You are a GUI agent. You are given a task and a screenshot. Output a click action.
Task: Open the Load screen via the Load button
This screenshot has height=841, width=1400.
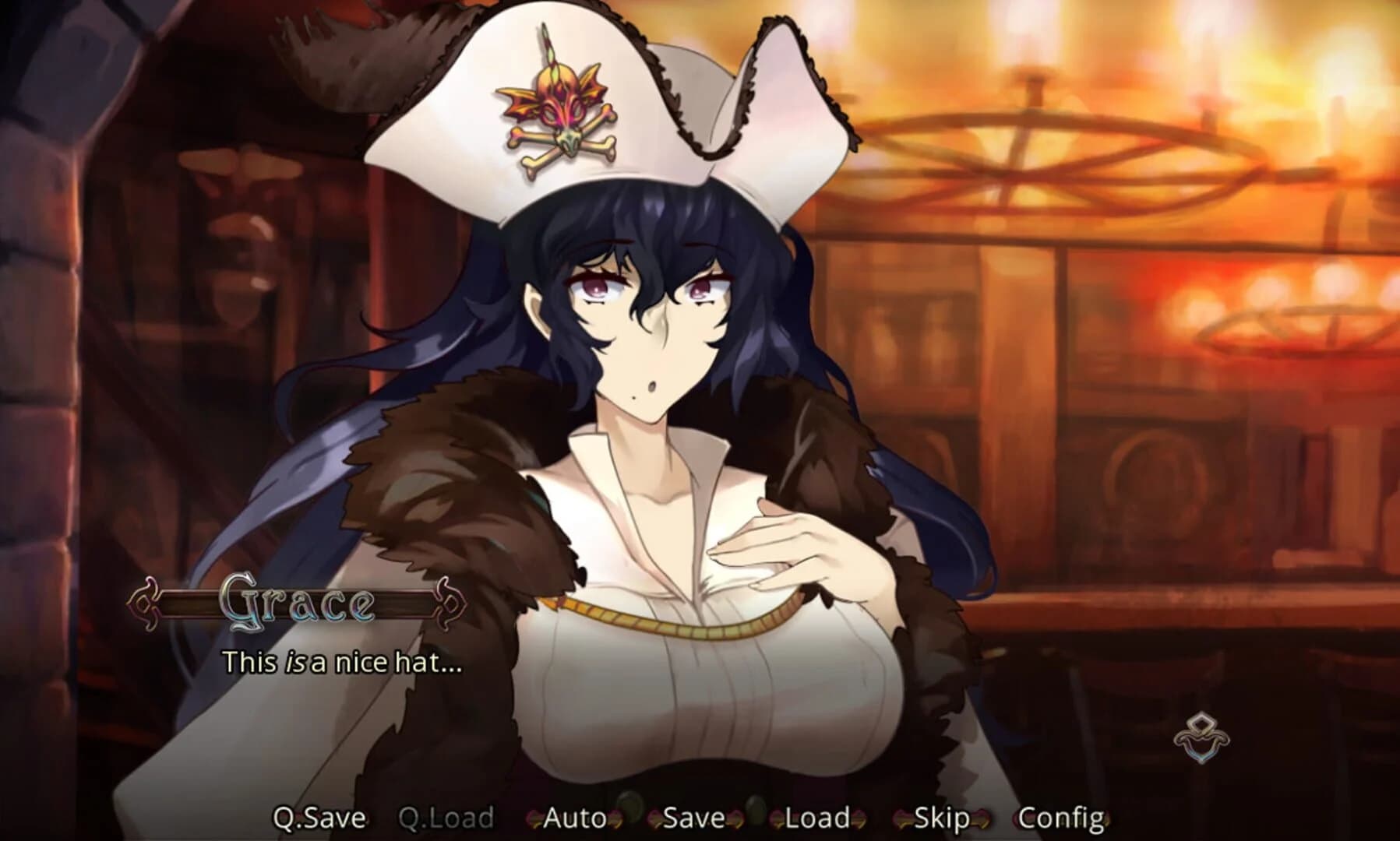click(816, 818)
